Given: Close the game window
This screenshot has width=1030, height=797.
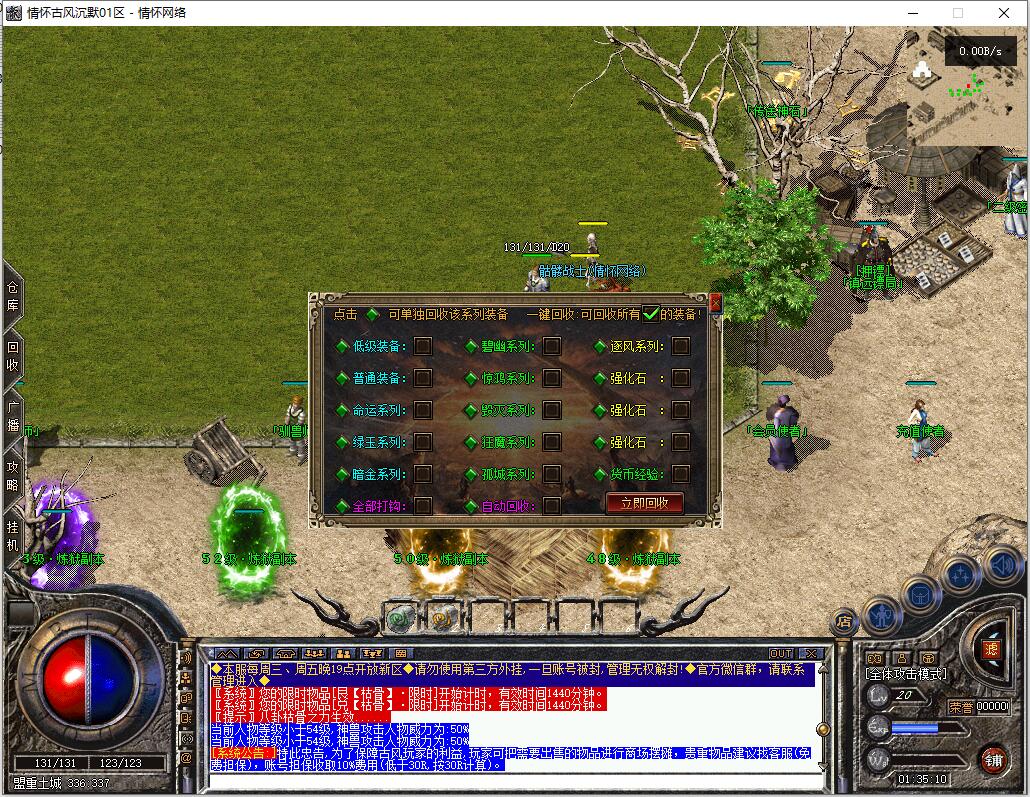Looking at the screenshot, I should pos(1005,13).
